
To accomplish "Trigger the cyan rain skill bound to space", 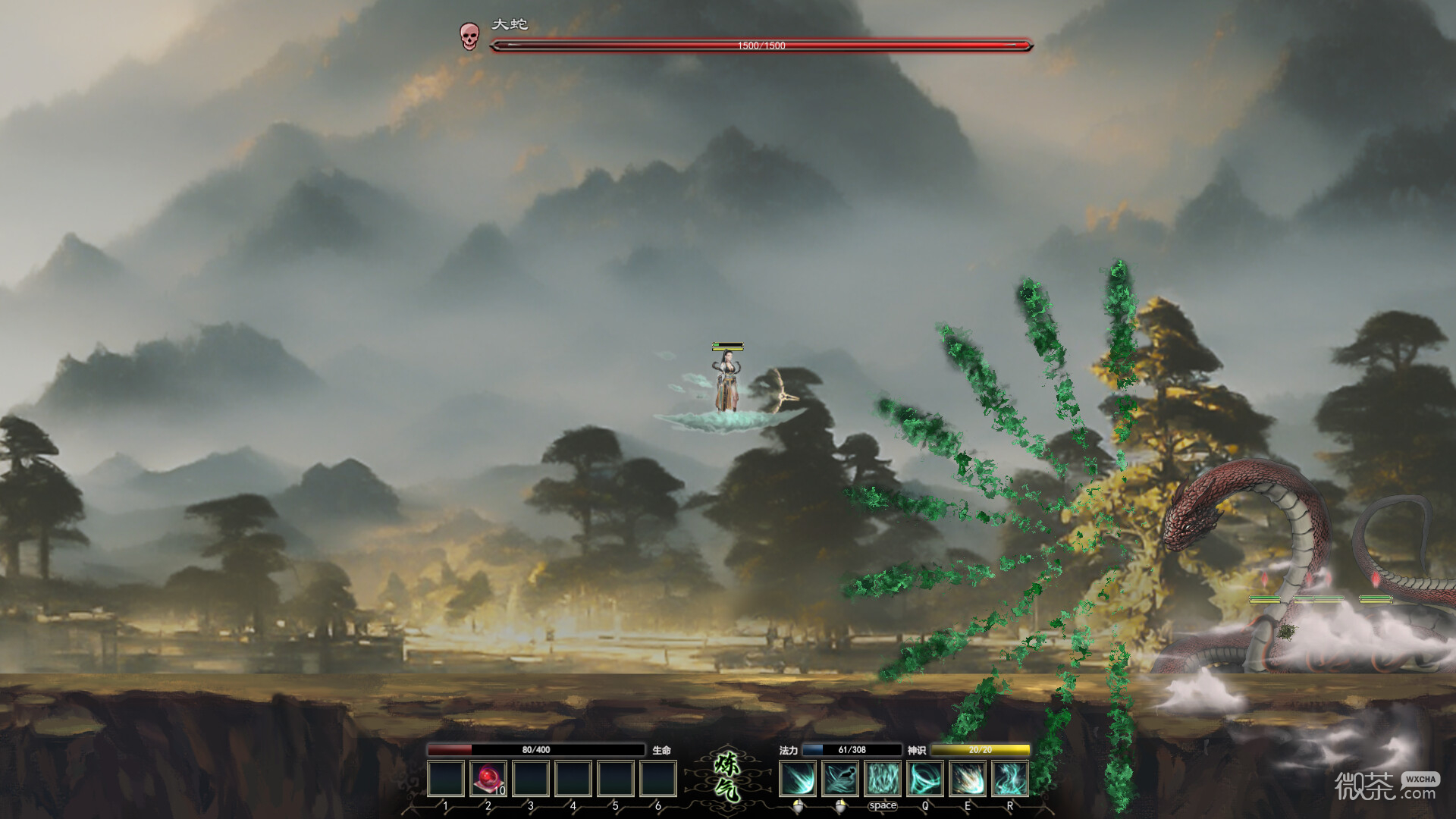I will click(x=883, y=779).
